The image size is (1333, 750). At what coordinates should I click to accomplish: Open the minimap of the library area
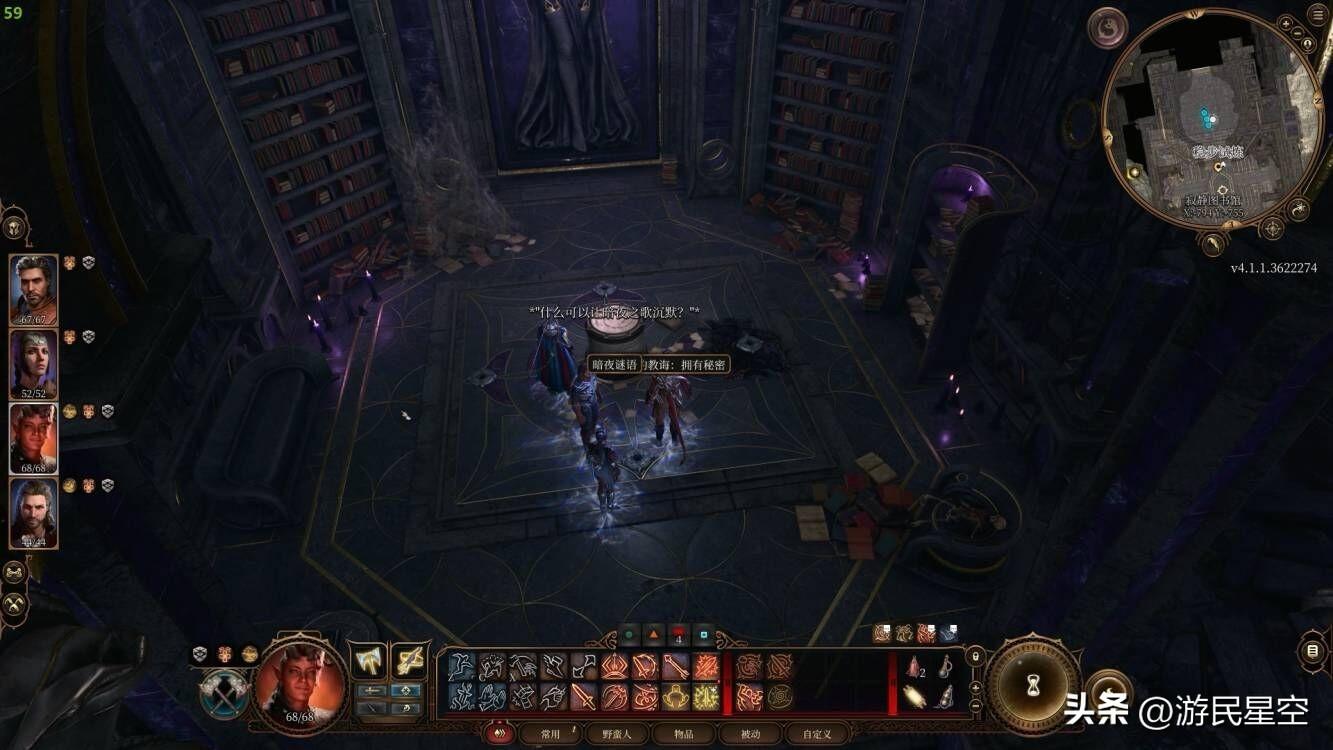pyautogui.click(x=1211, y=120)
